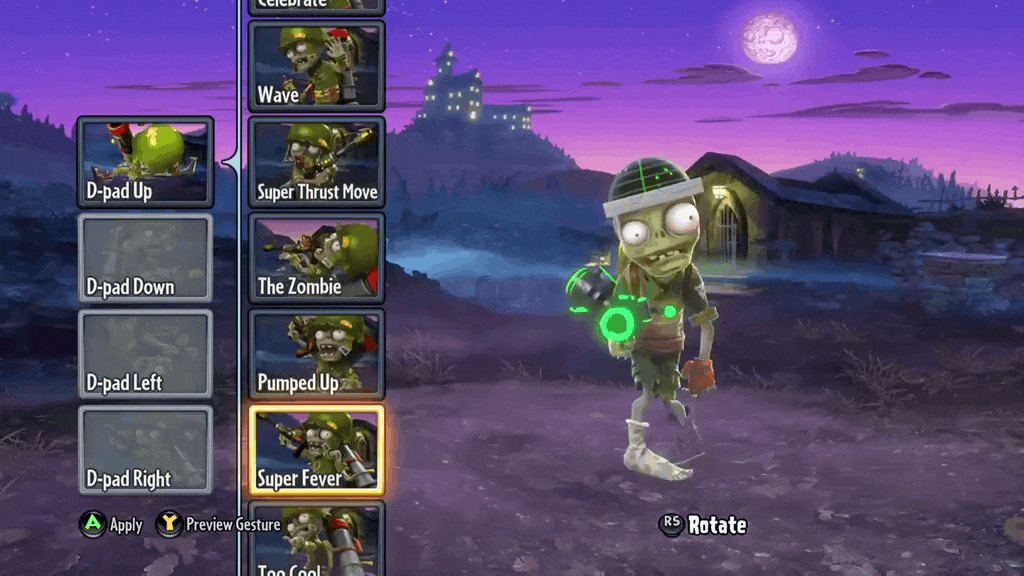Viewport: 1024px width, 576px height.
Task: Choose the Wave gesture
Action: tap(316, 66)
